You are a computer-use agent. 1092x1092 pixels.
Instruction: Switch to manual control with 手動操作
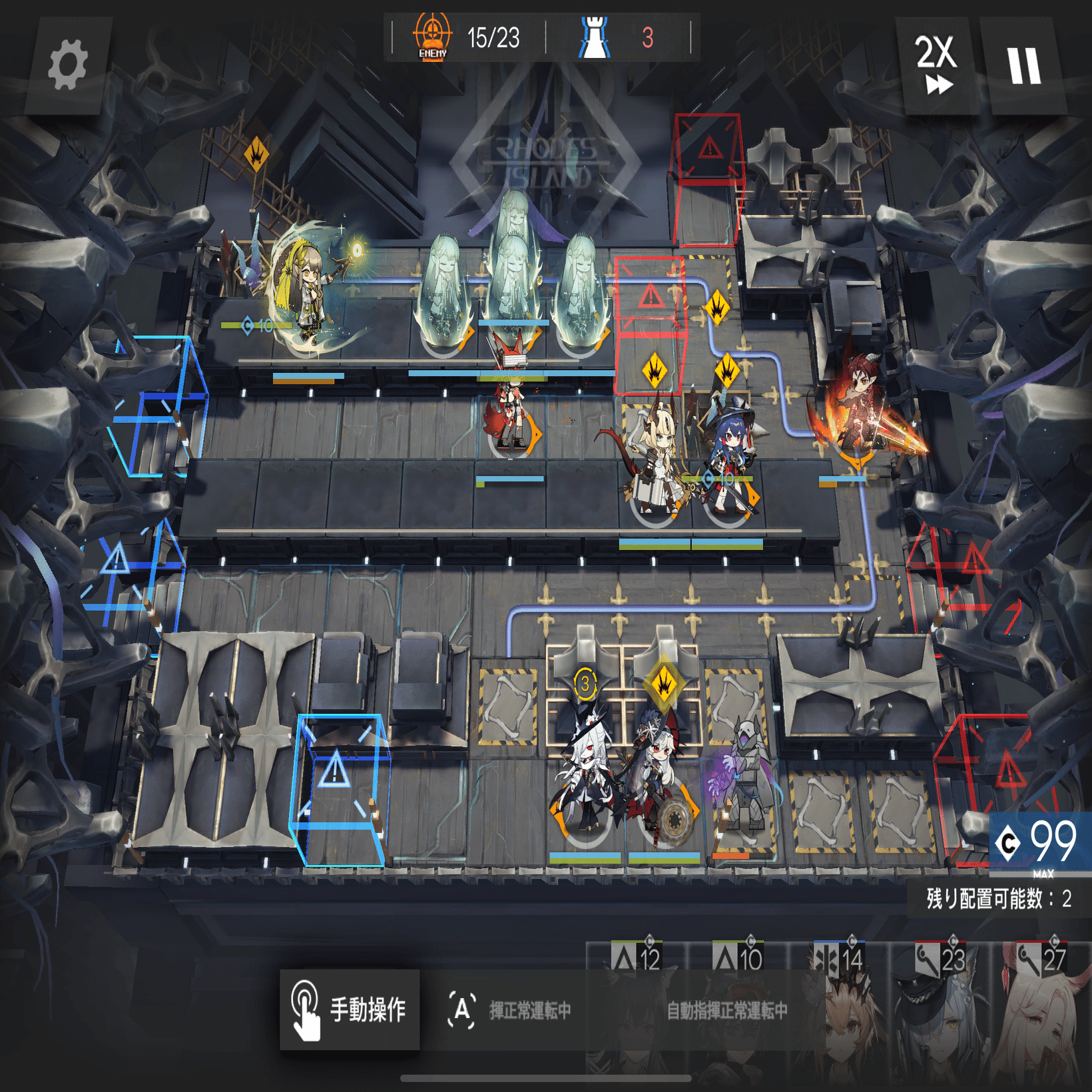point(350,1009)
